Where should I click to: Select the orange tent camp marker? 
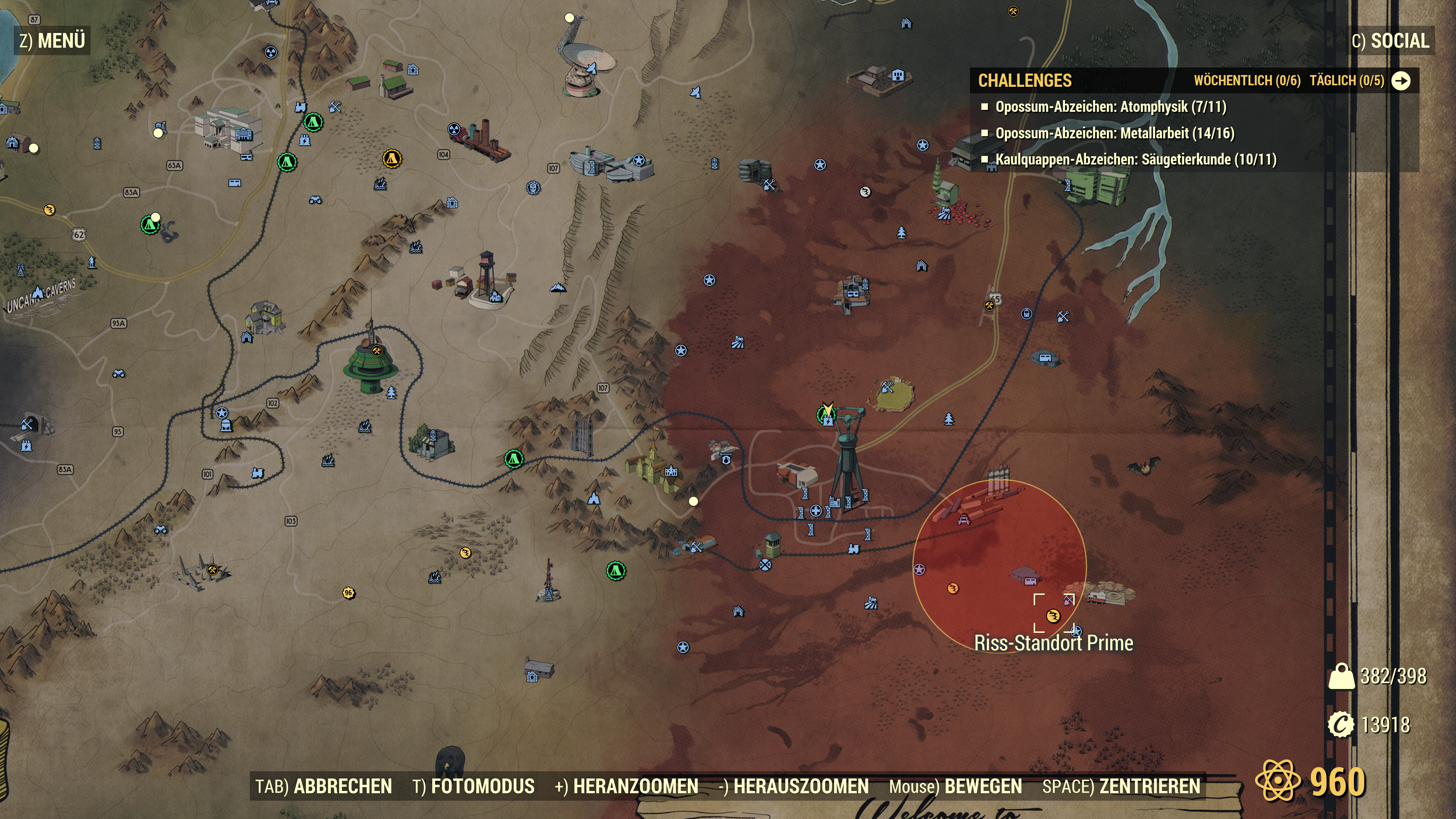(x=392, y=158)
